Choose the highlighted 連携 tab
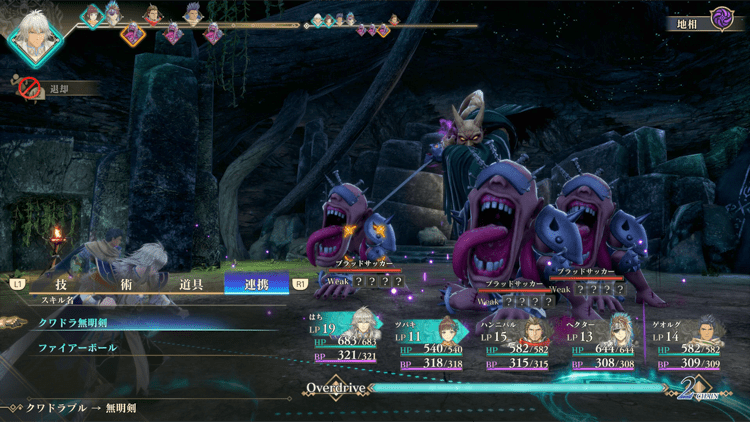The width and height of the screenshot is (750, 422). [x=256, y=284]
